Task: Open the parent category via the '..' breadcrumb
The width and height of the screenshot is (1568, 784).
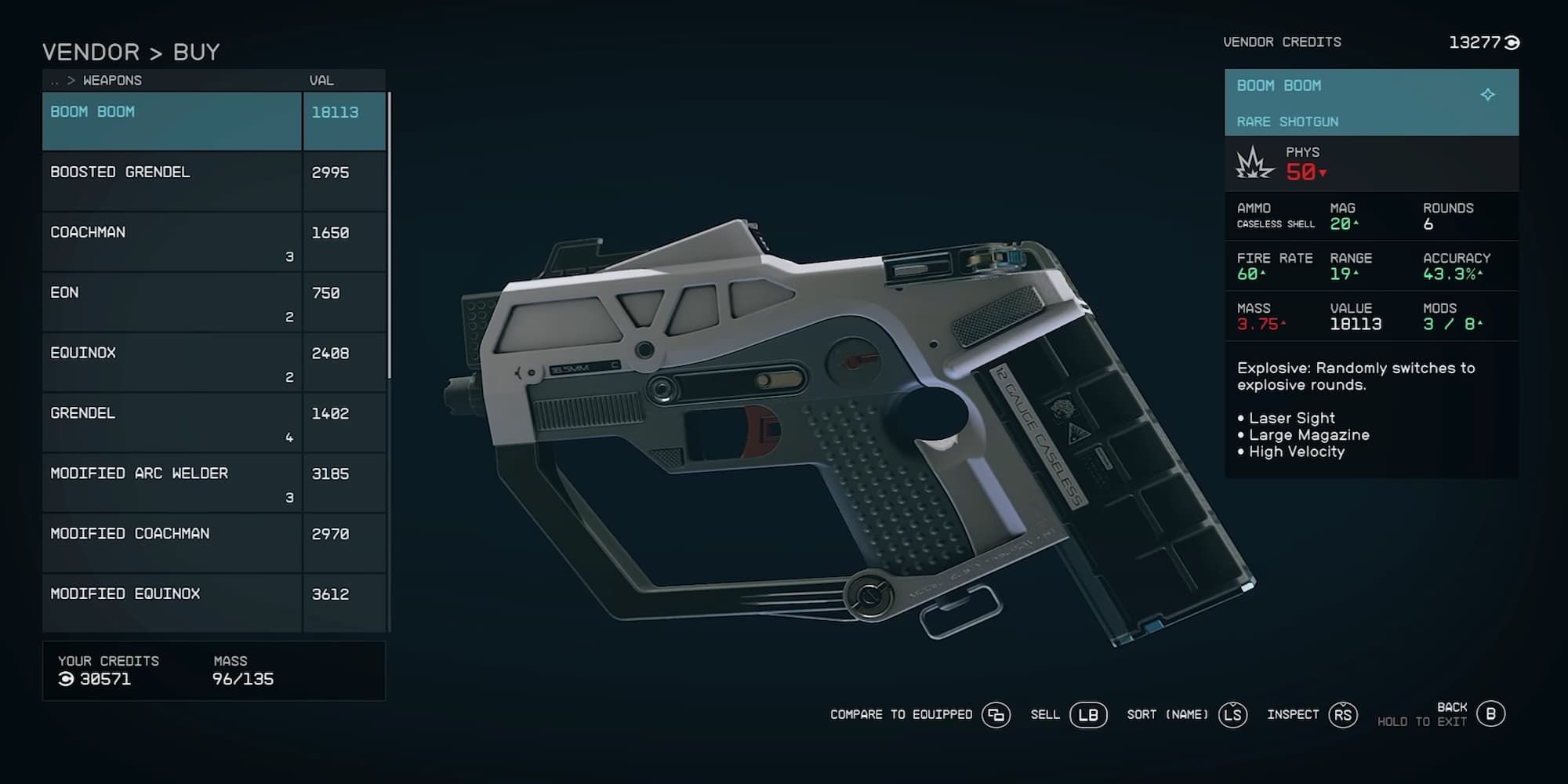Action: click(53, 80)
